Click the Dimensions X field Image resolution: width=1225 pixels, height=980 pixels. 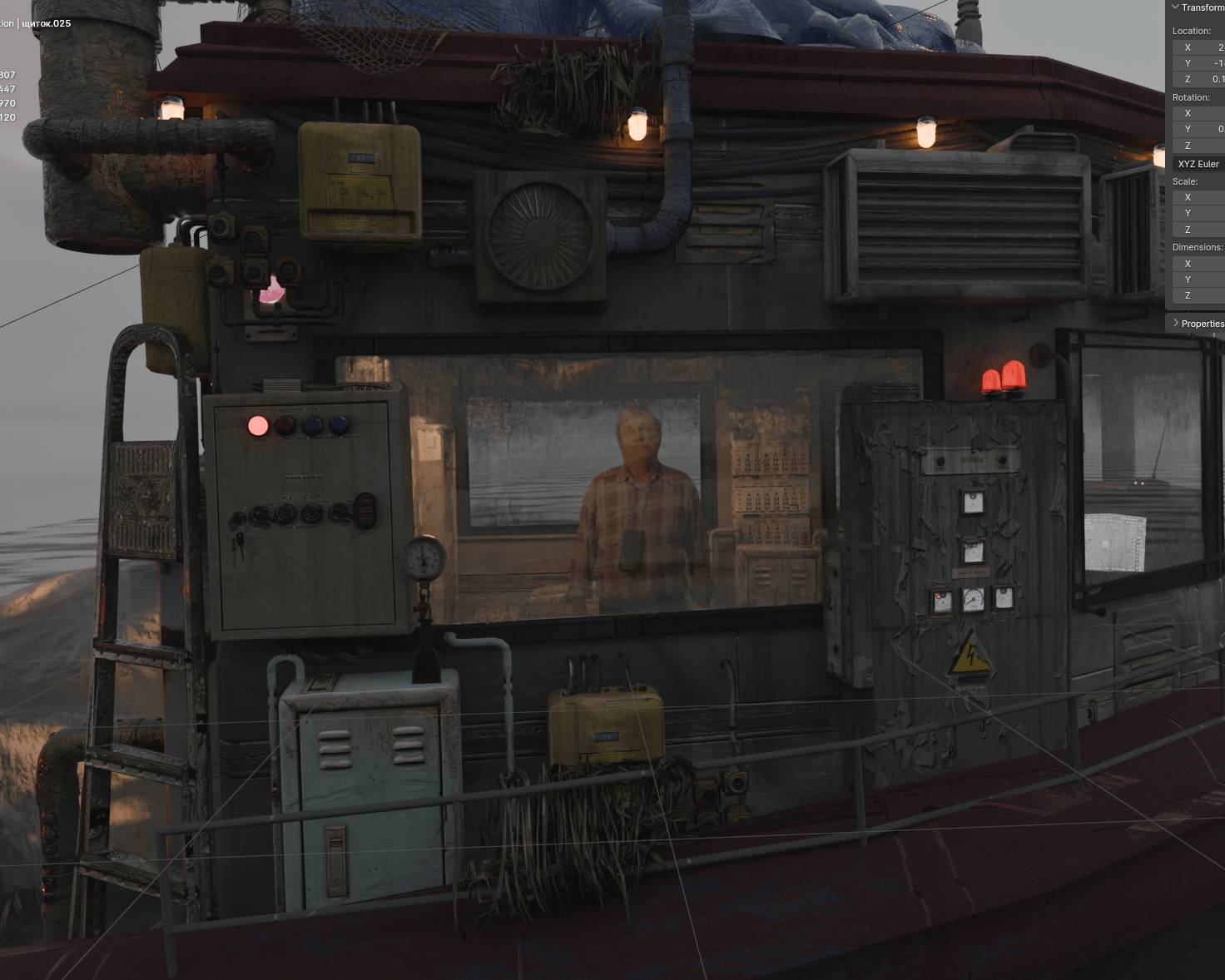click(1200, 264)
